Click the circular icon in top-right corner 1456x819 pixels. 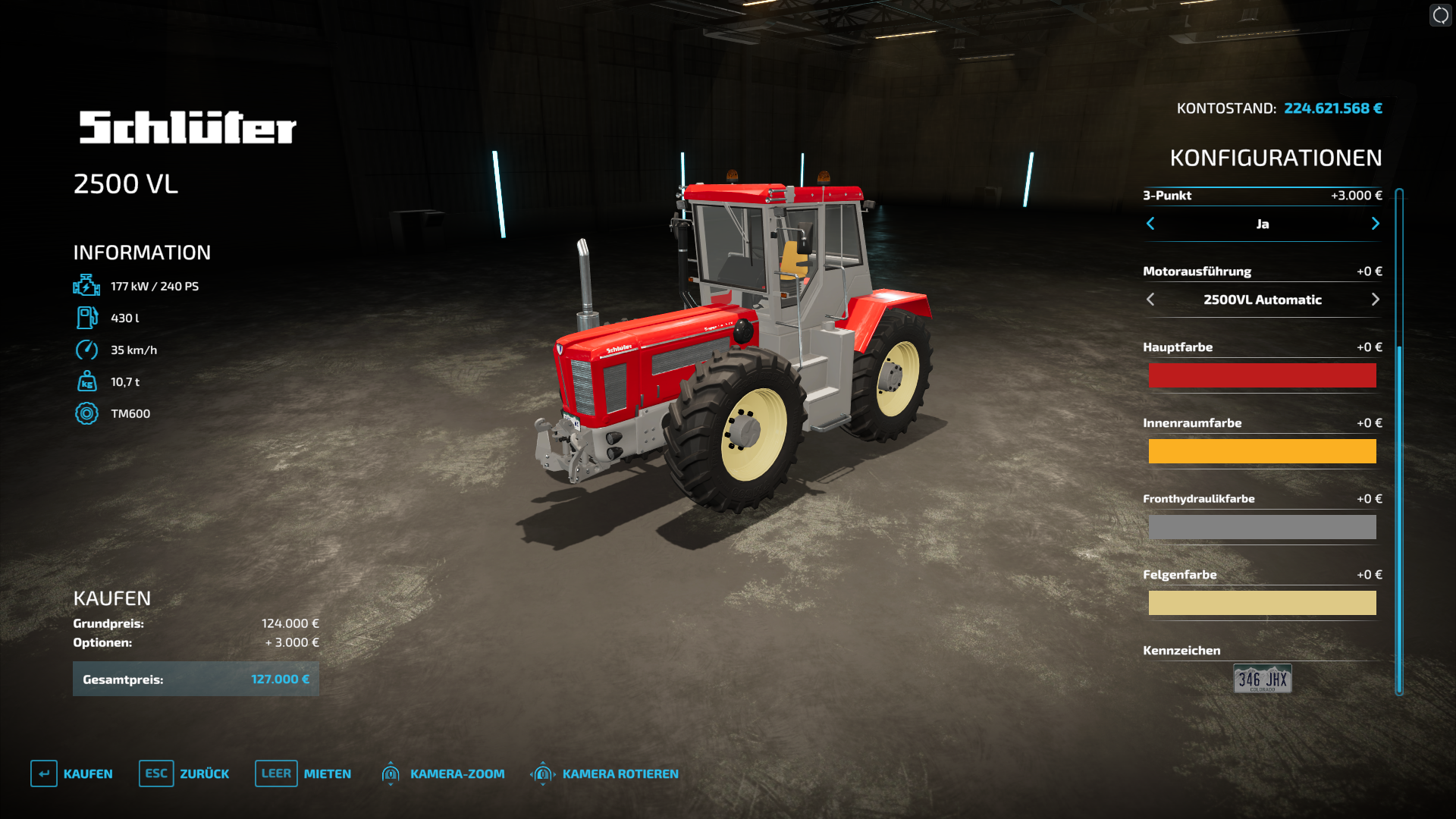[1440, 15]
